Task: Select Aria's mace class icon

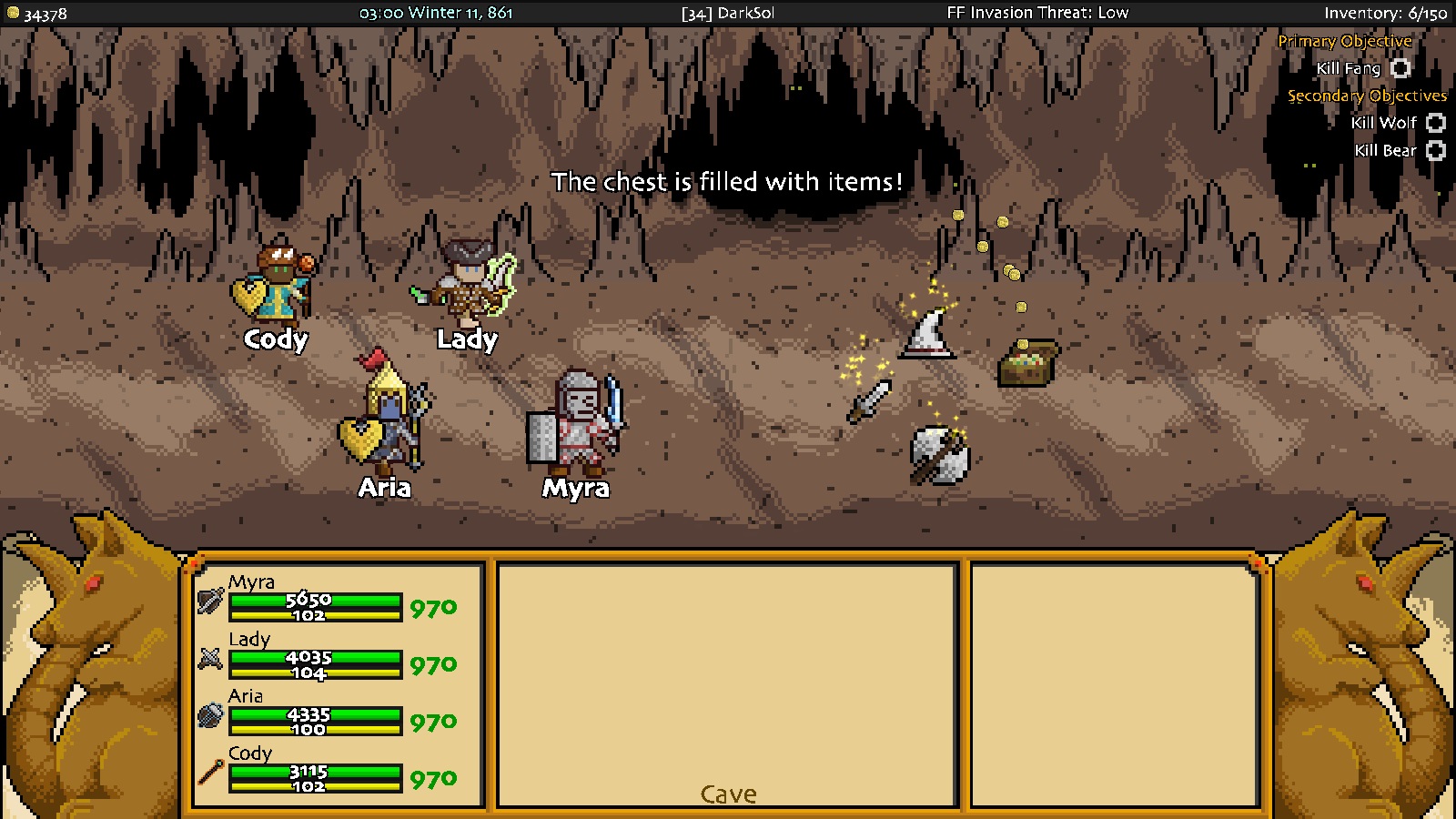Action: click(x=209, y=716)
